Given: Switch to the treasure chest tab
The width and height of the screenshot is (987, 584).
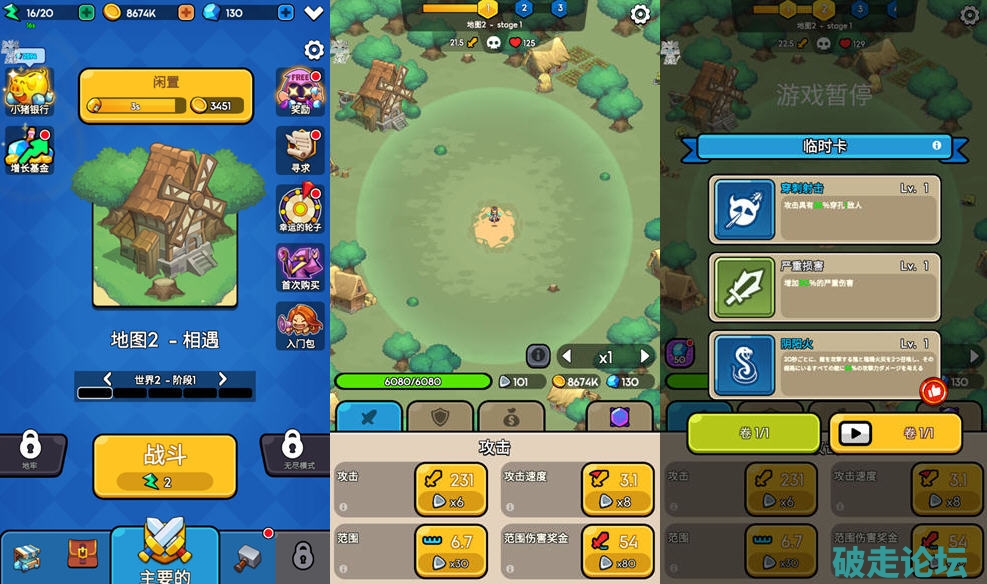Looking at the screenshot, I should point(83,555).
